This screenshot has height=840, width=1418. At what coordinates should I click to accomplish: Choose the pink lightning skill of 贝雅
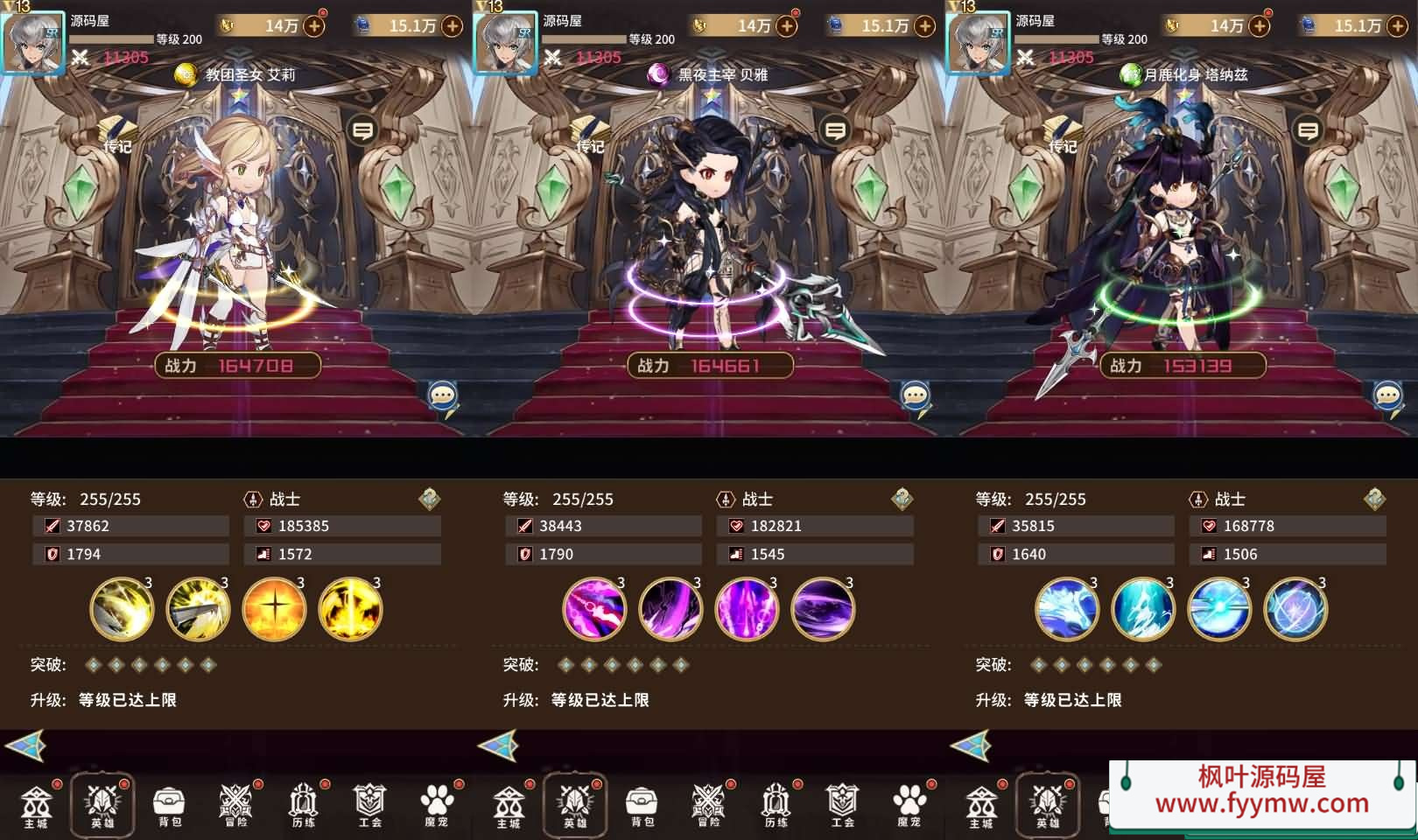coord(594,608)
